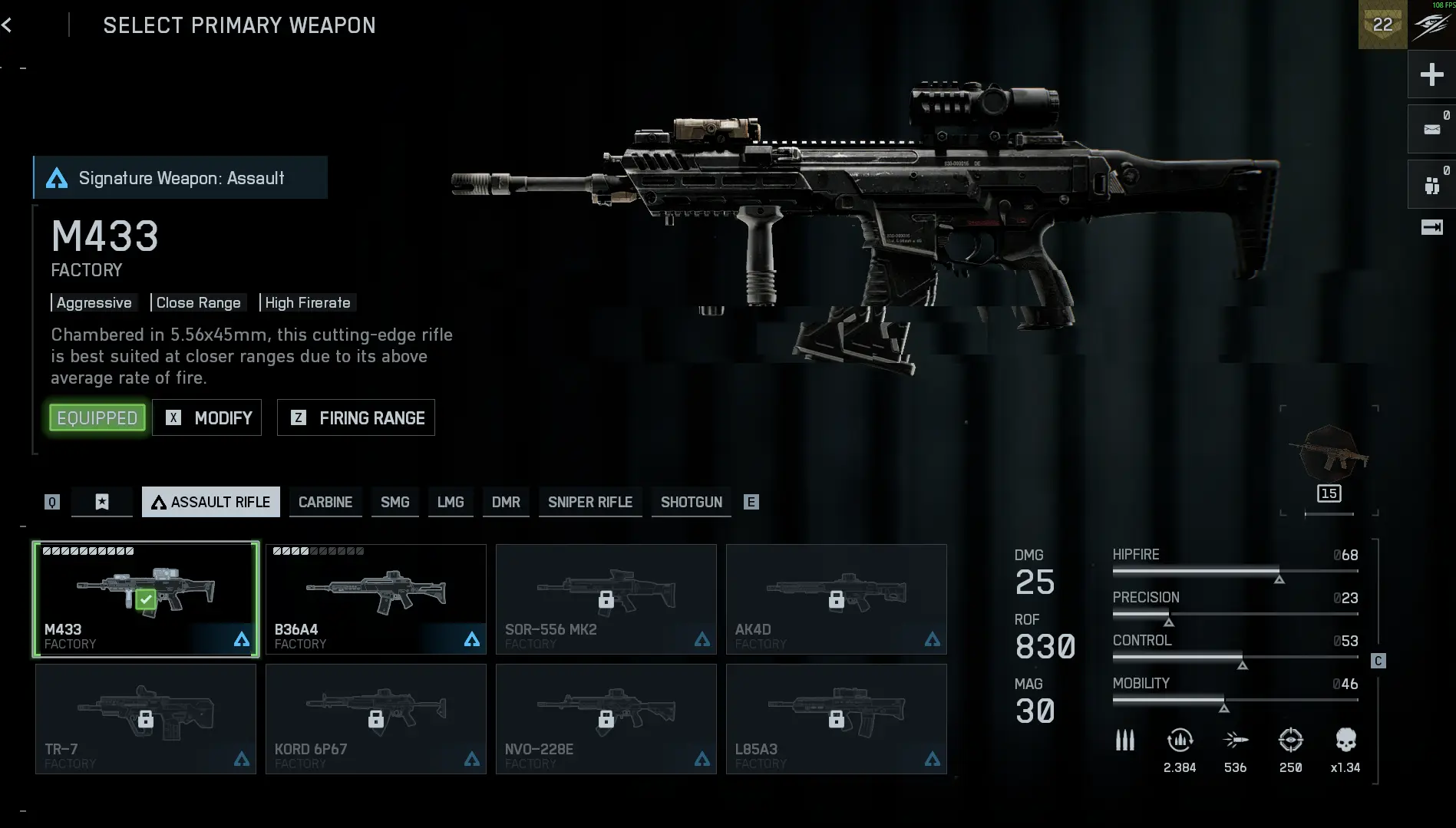
Task: Select the SMG tab
Action: click(395, 502)
